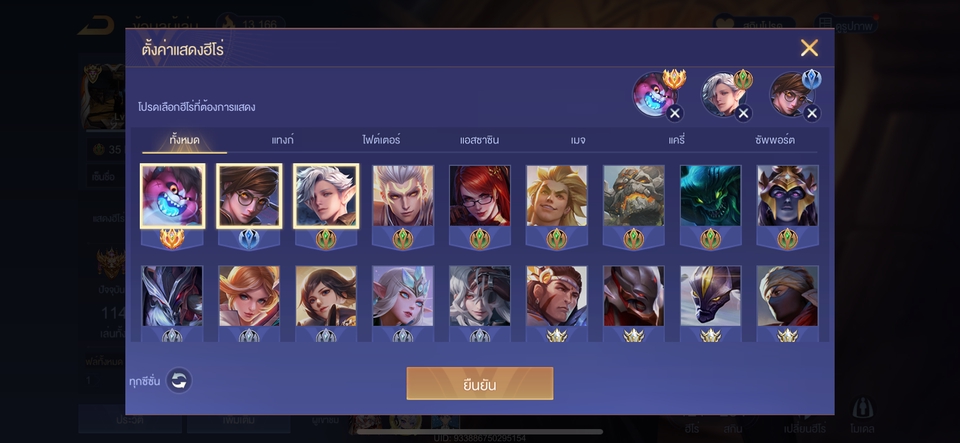Show the ไฟต์เตอร์ (Fighter) tab
Viewport: 960px width, 443px height.
(x=381, y=140)
